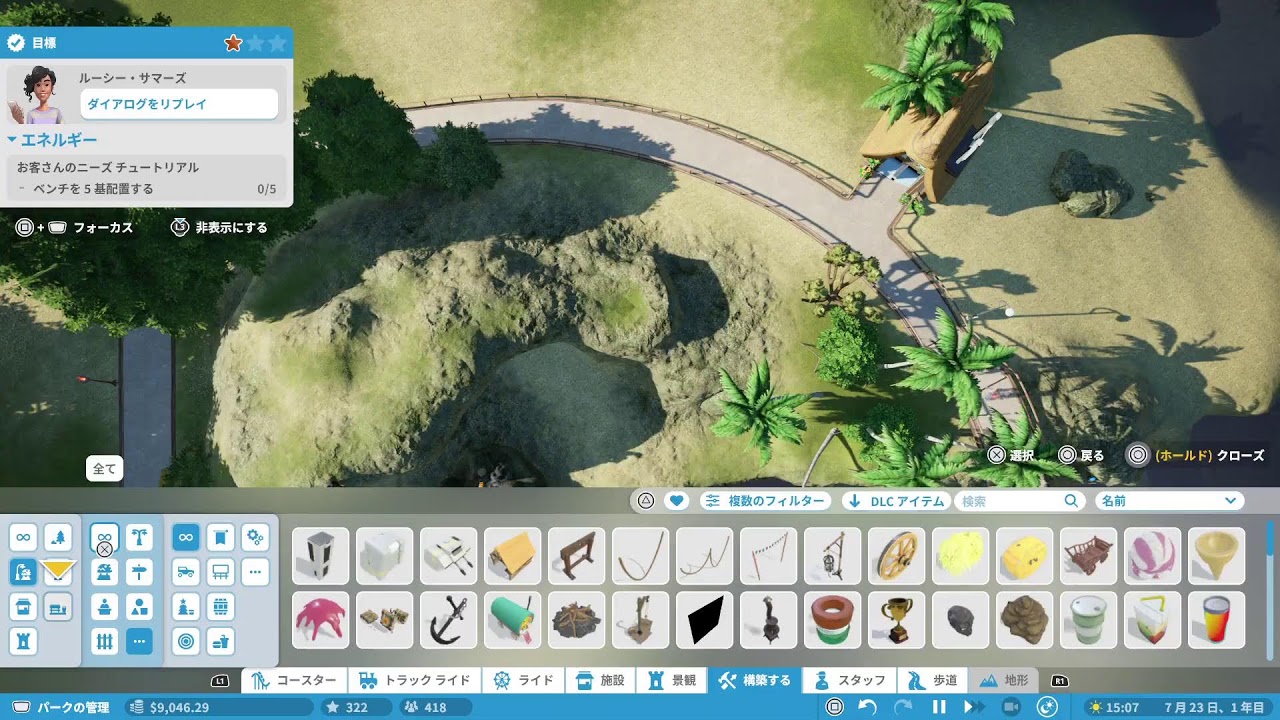The height and width of the screenshot is (720, 1280).
Task: Open the 複数のフィルター filter options
Action: pos(766,501)
